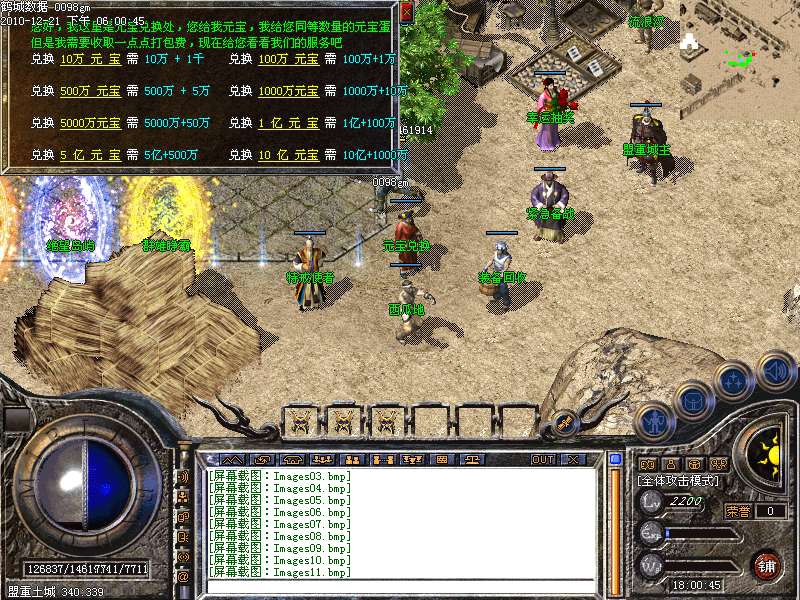Choose the 5 亿 元宝 exchange option
800x600 pixels.
91,156
